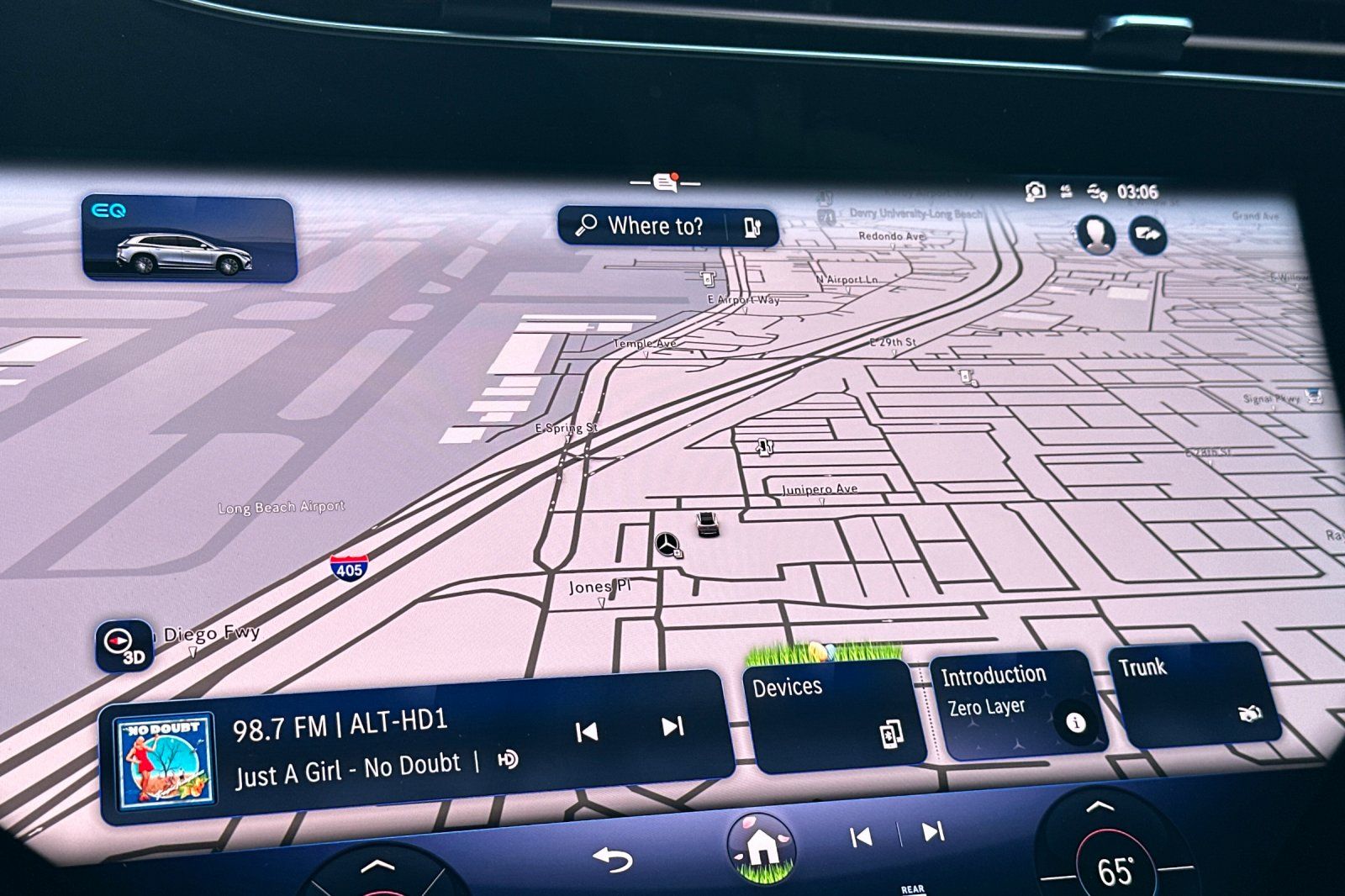Screen dimensions: 1345x896
Task: Open the No Doubt album art thumbnail
Action: coord(165,762)
